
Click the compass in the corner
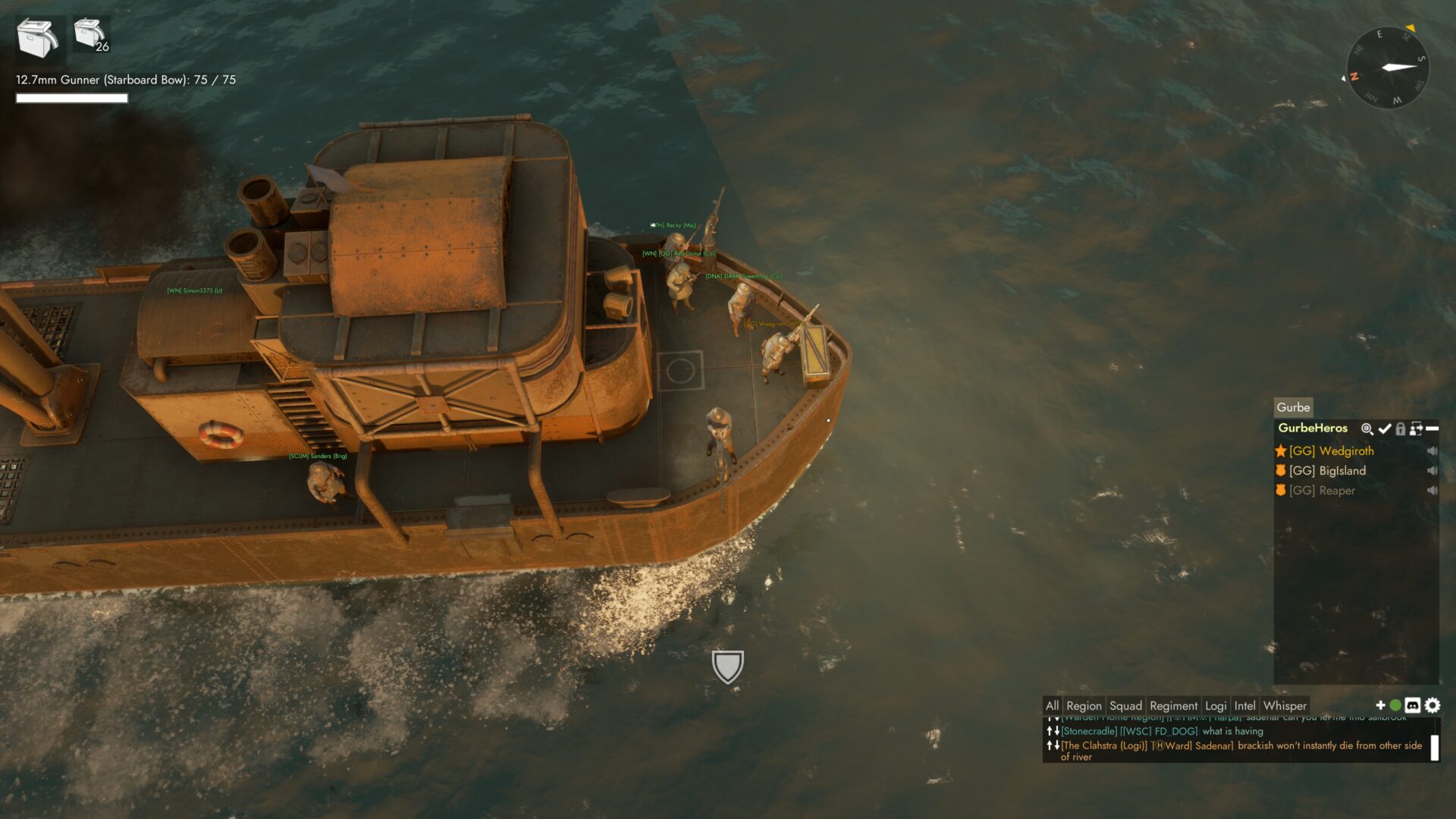tap(1387, 67)
